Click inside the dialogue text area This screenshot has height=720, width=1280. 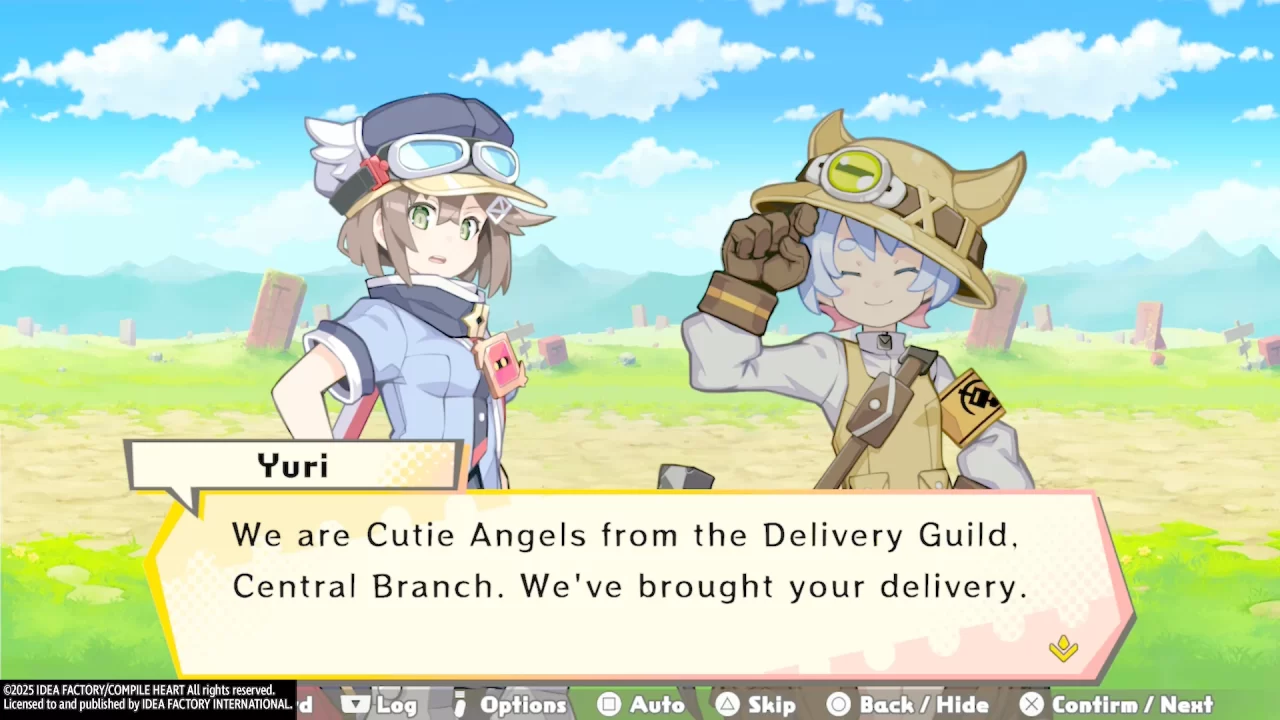click(x=630, y=560)
